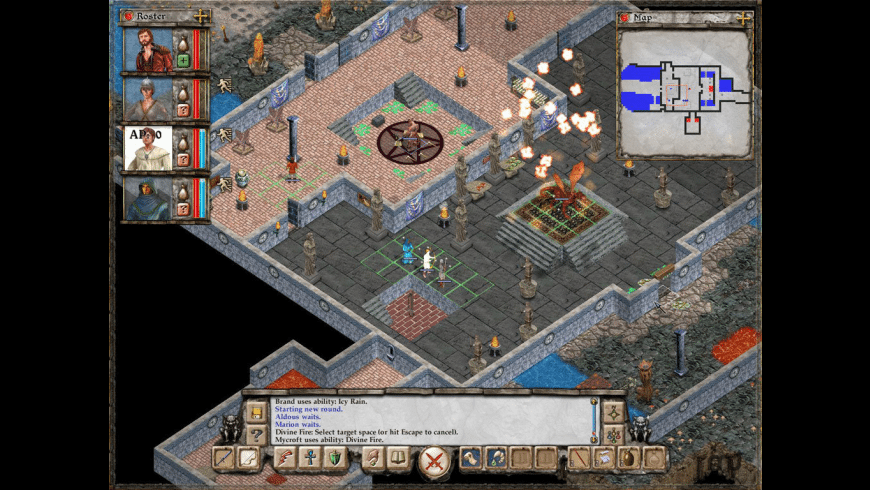The height and width of the screenshot is (490, 870).
Task: Open the question mark help button
Action: click(x=255, y=434)
